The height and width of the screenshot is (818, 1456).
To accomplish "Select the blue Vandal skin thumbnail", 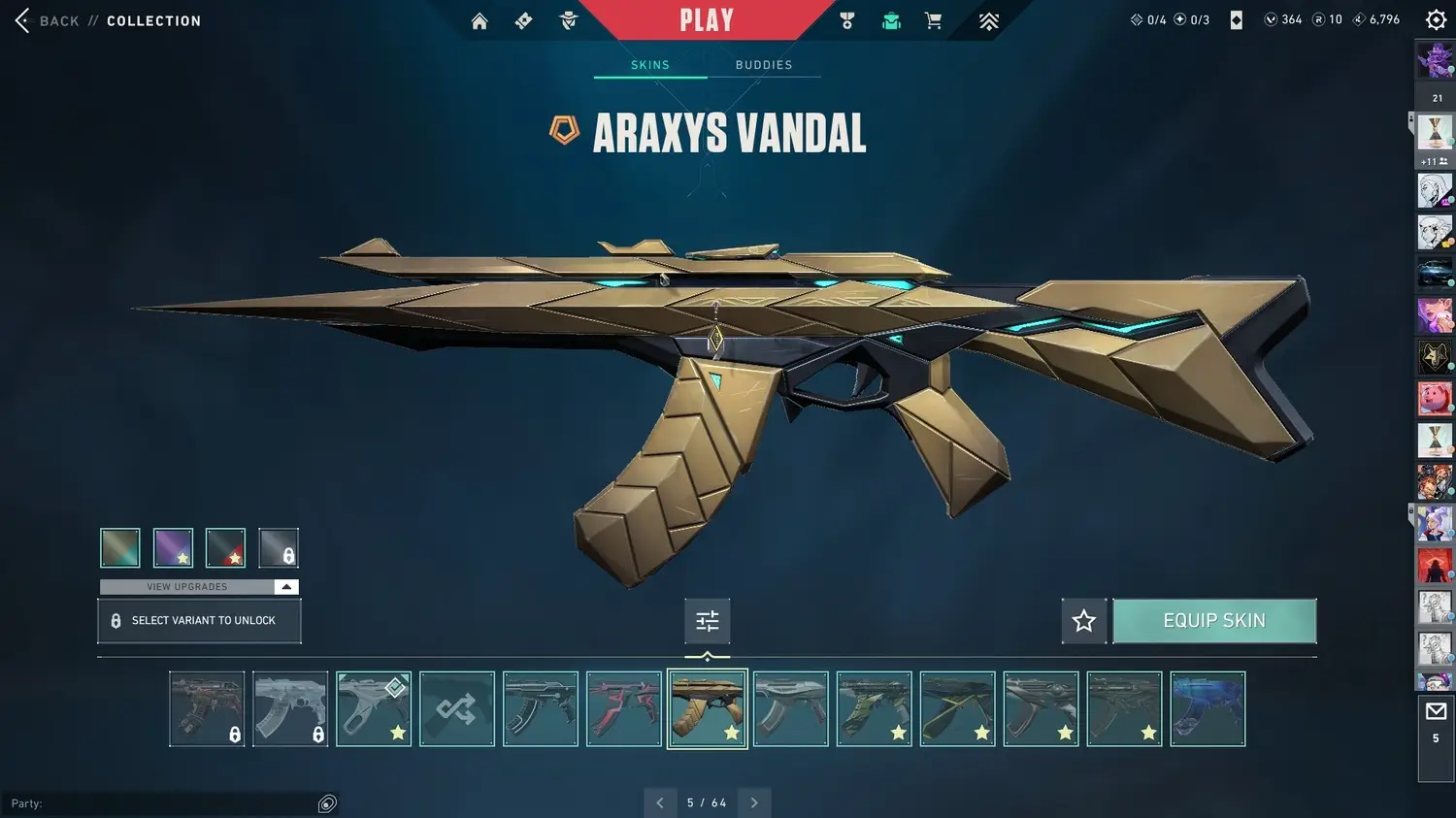I will (1208, 709).
